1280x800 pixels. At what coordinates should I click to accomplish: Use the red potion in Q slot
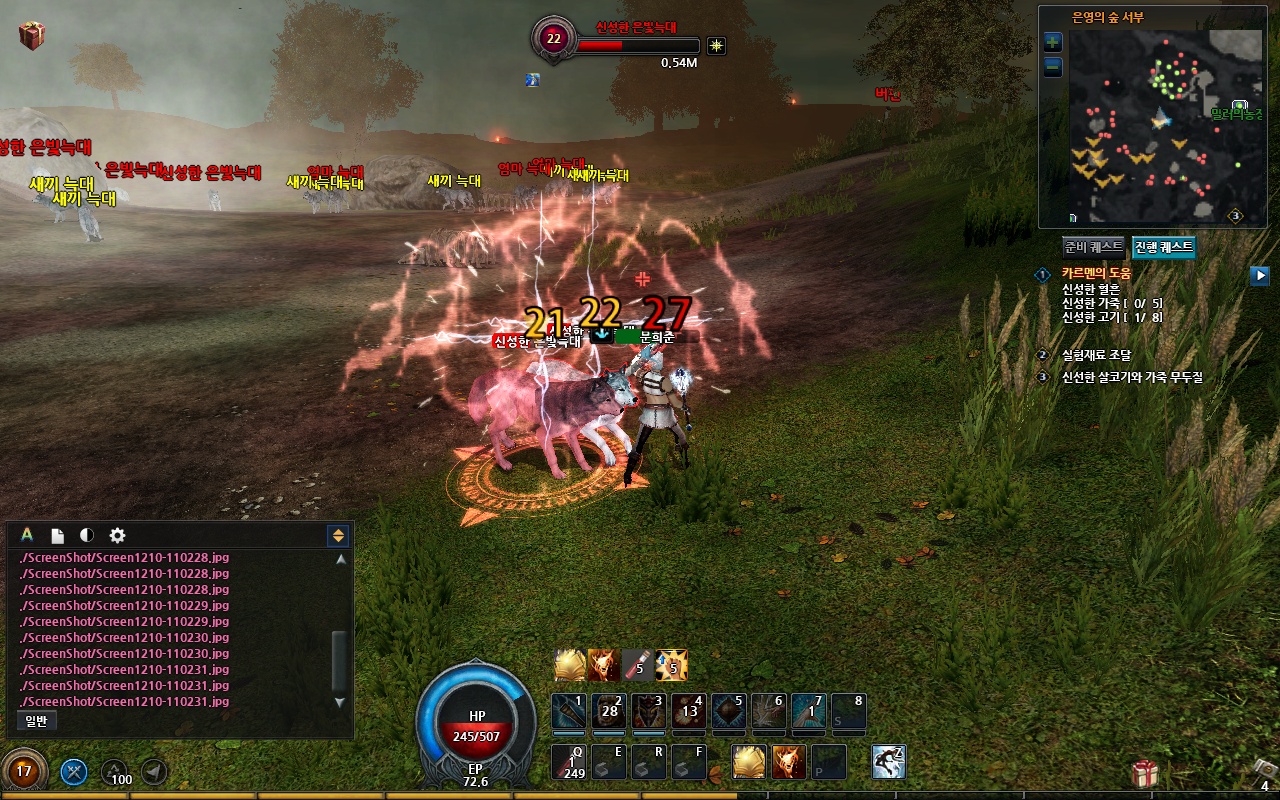tap(569, 762)
